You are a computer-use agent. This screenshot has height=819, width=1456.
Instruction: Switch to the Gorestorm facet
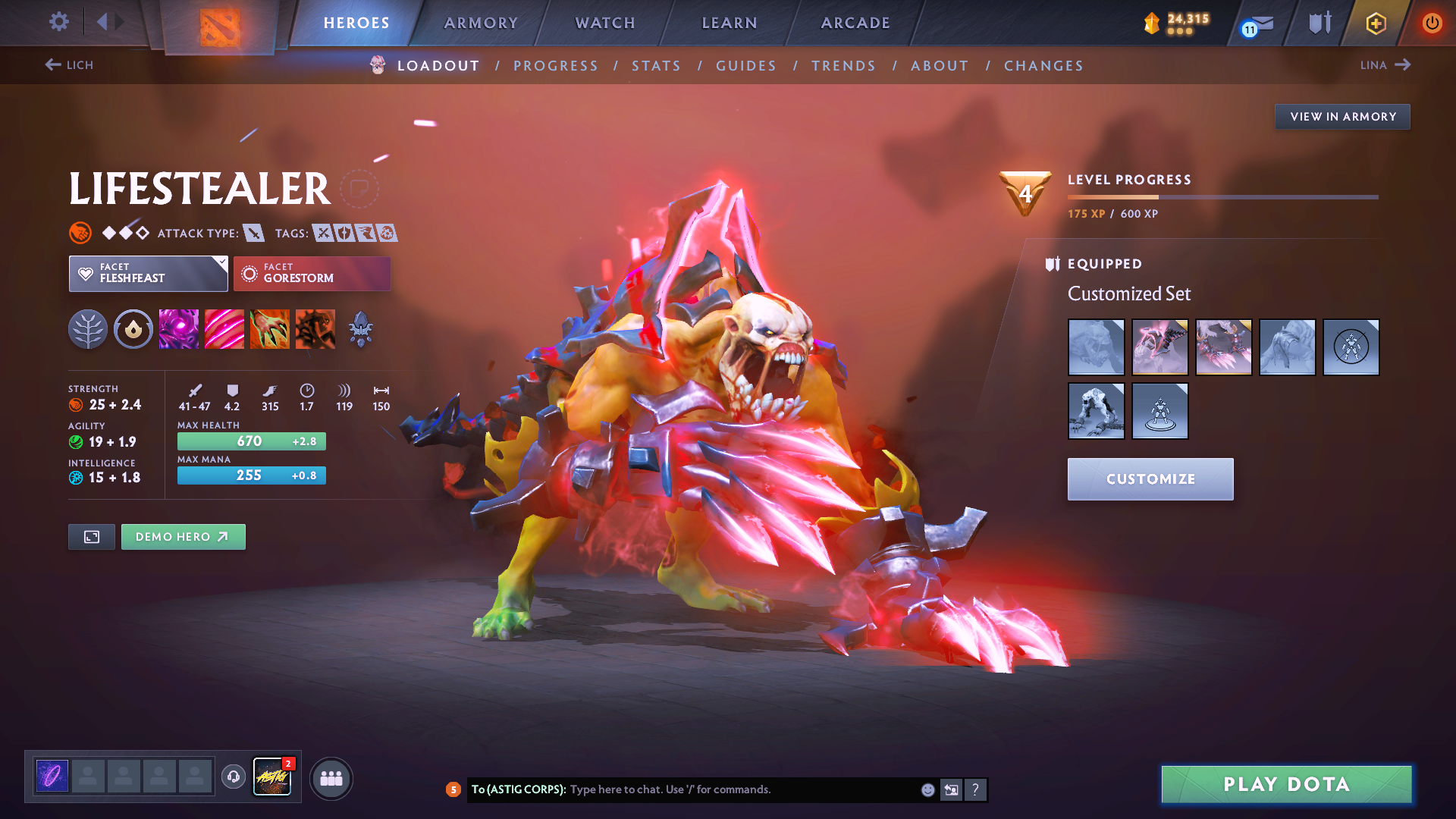coord(312,273)
